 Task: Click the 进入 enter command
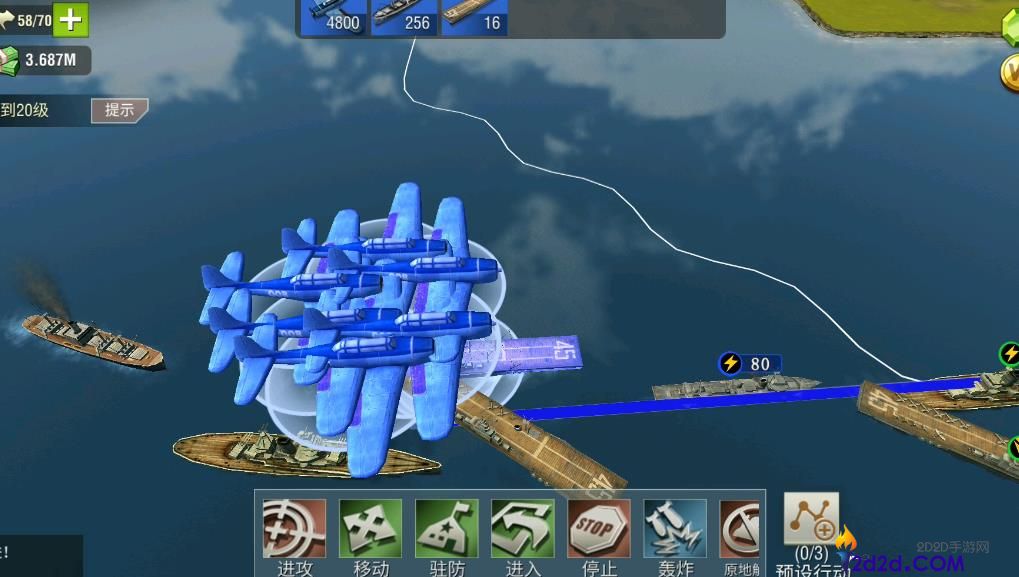coord(522,530)
